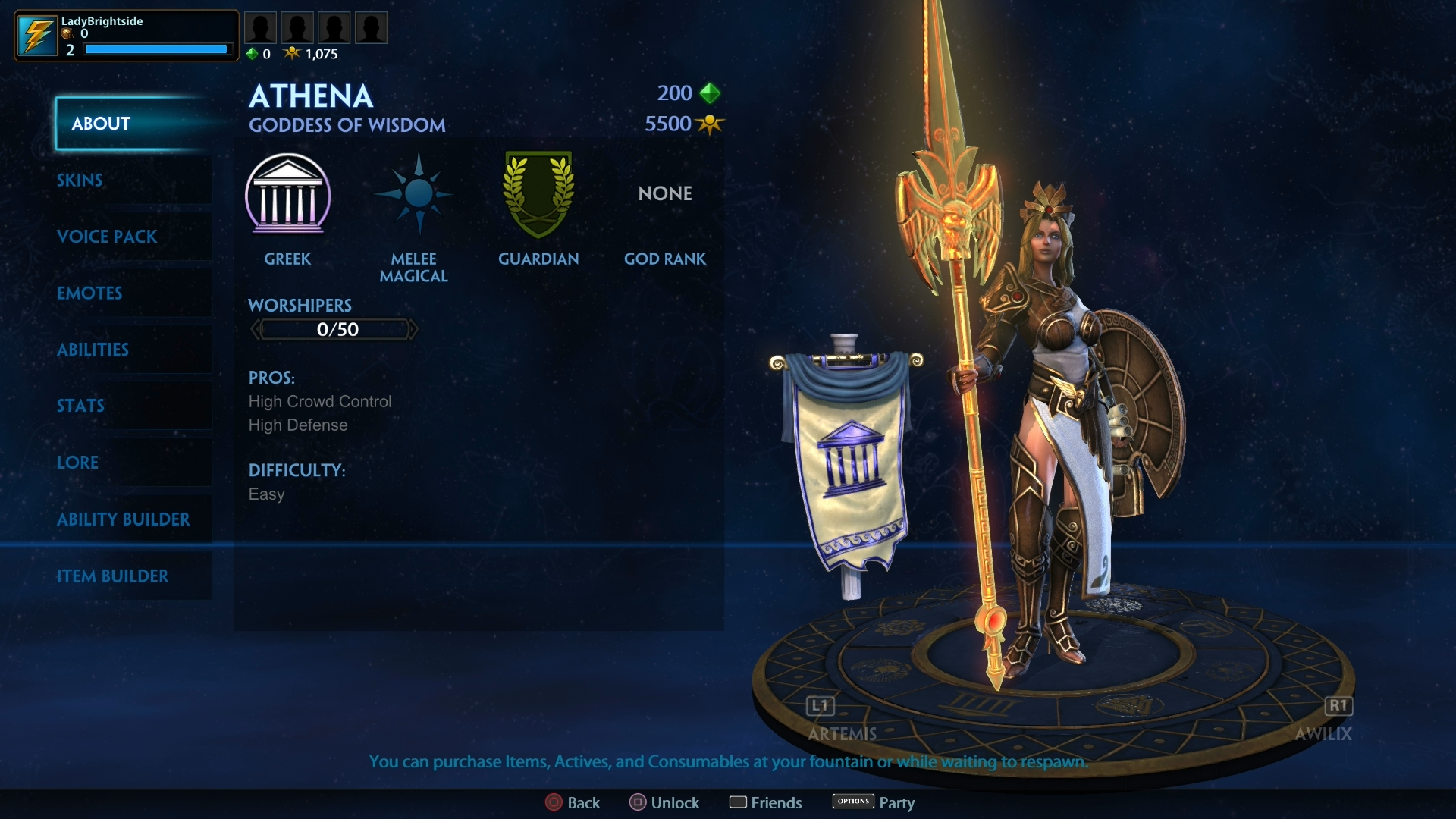Click the gold favor icon showing 1,075
Screen dimensions: 1456x819
click(x=292, y=53)
